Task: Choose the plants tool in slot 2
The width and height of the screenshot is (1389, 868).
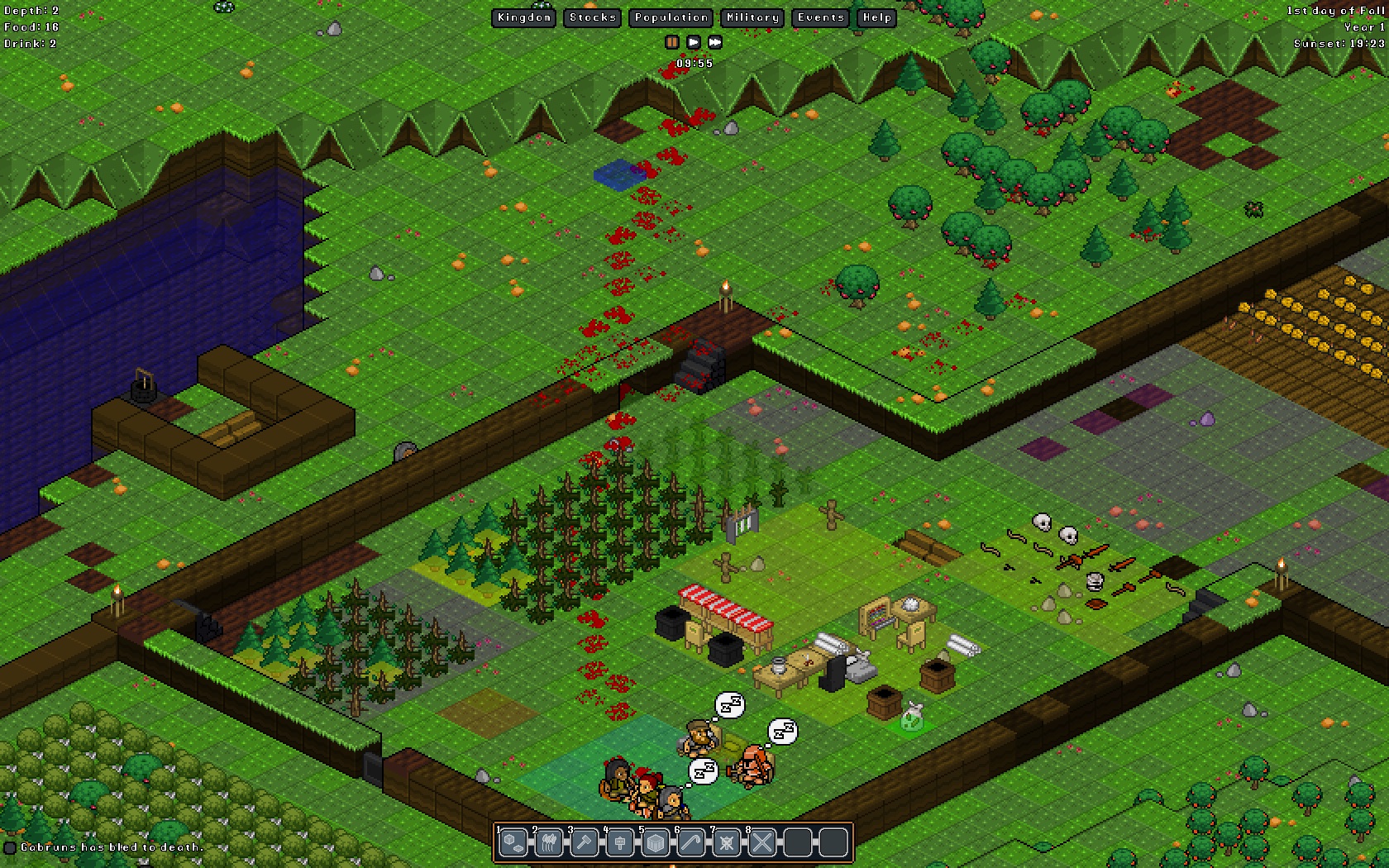Action: tap(549, 843)
